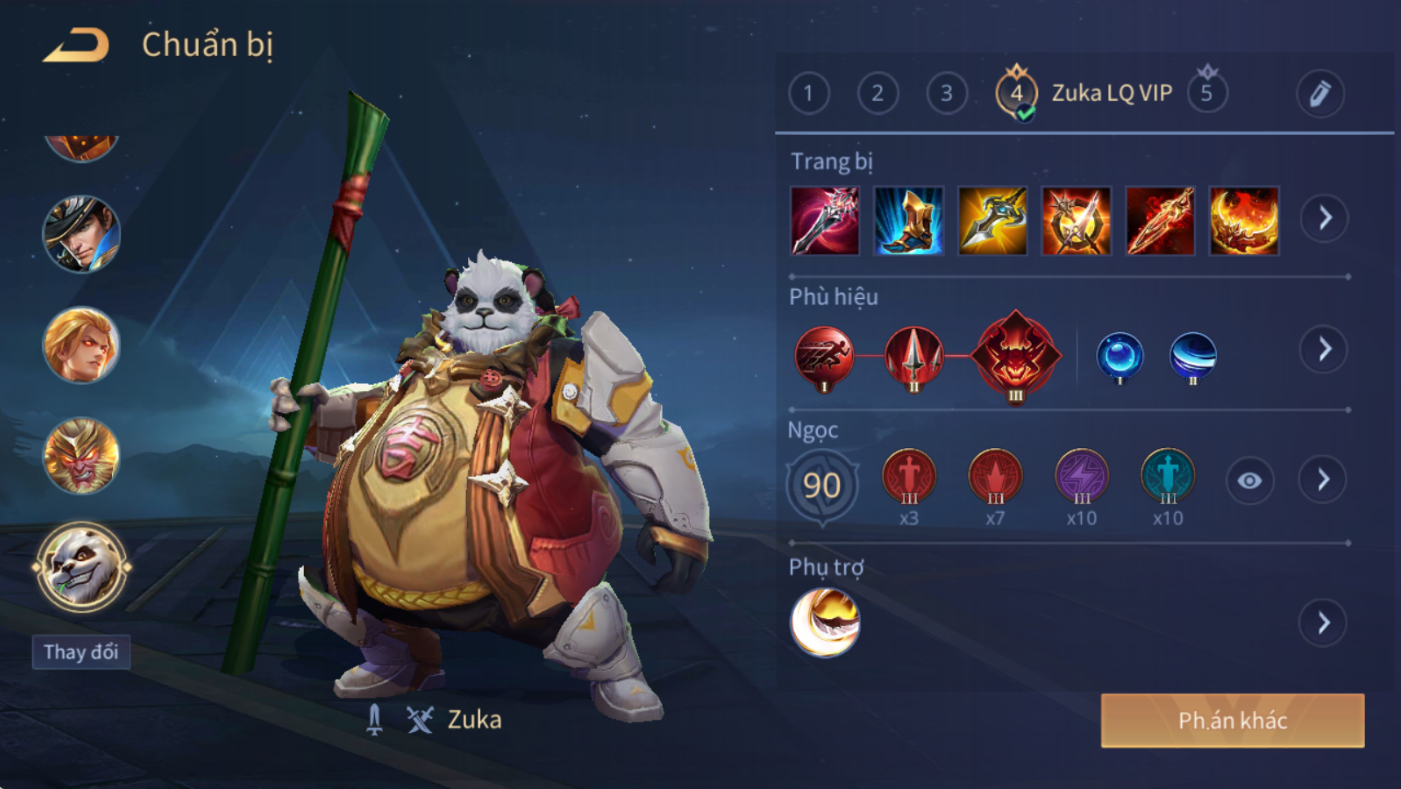The image size is (1401, 789).
Task: Click the Ph.án khác button
Action: pyautogui.click(x=1232, y=721)
